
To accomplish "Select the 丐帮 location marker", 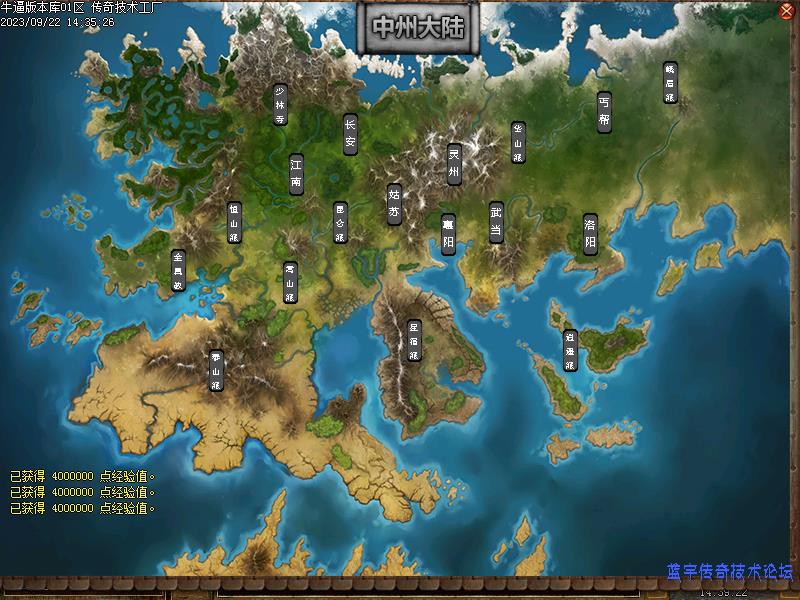I will pyautogui.click(x=603, y=112).
